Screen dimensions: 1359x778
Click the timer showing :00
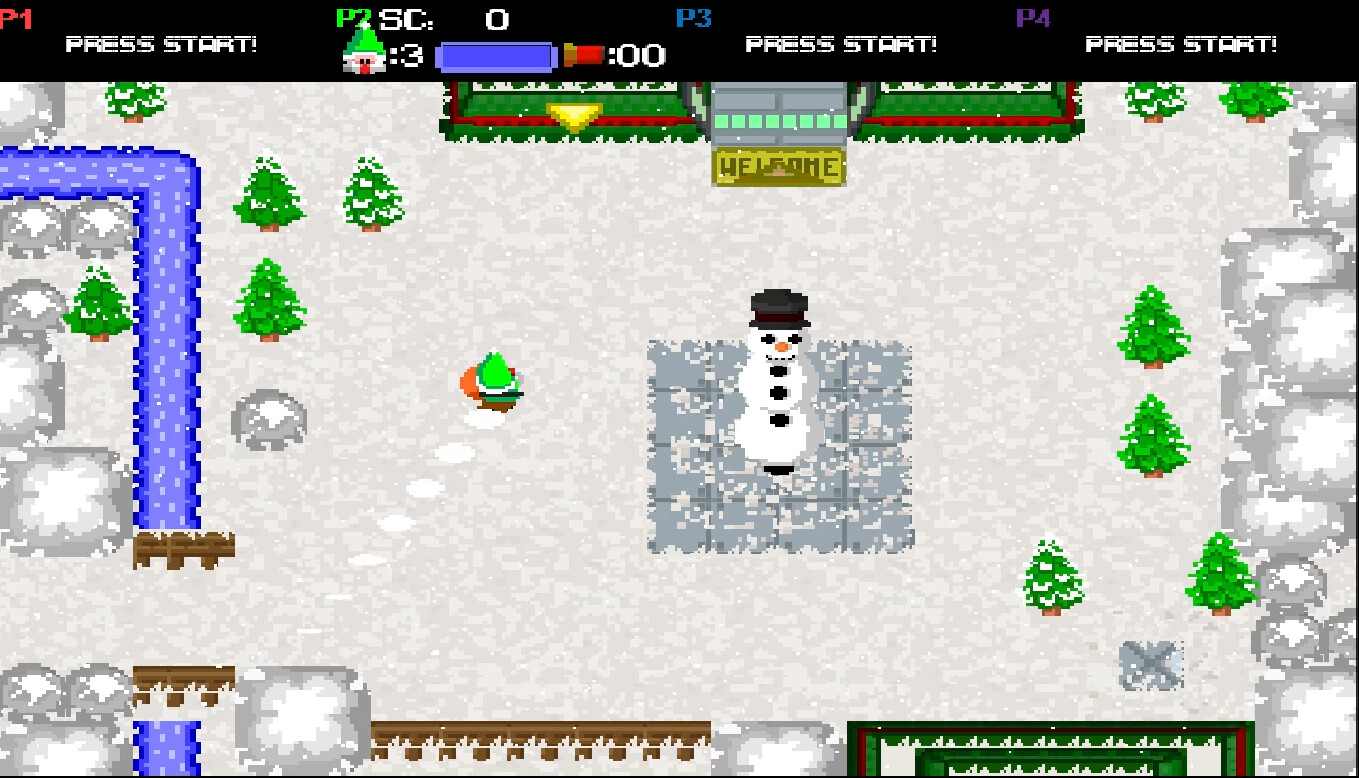(637, 56)
